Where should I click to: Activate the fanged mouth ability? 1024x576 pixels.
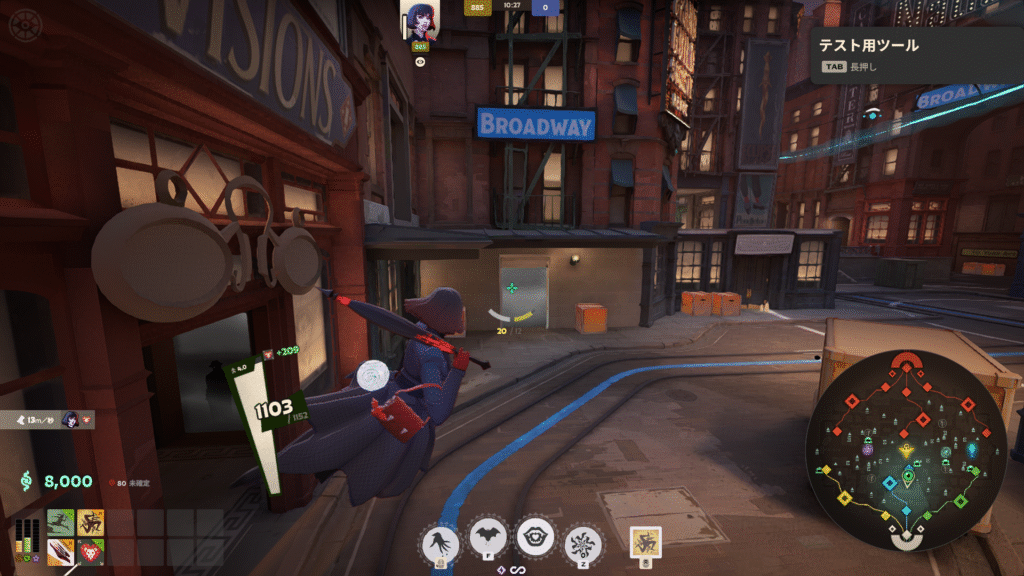click(x=536, y=538)
